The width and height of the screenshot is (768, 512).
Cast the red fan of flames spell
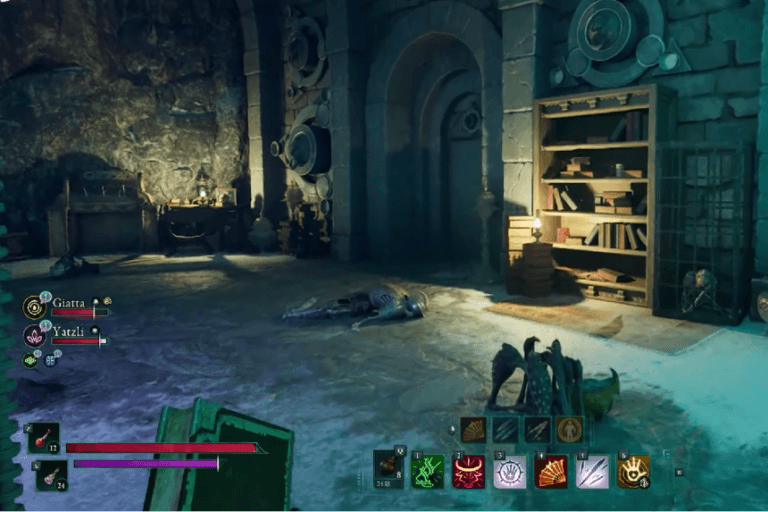point(551,471)
